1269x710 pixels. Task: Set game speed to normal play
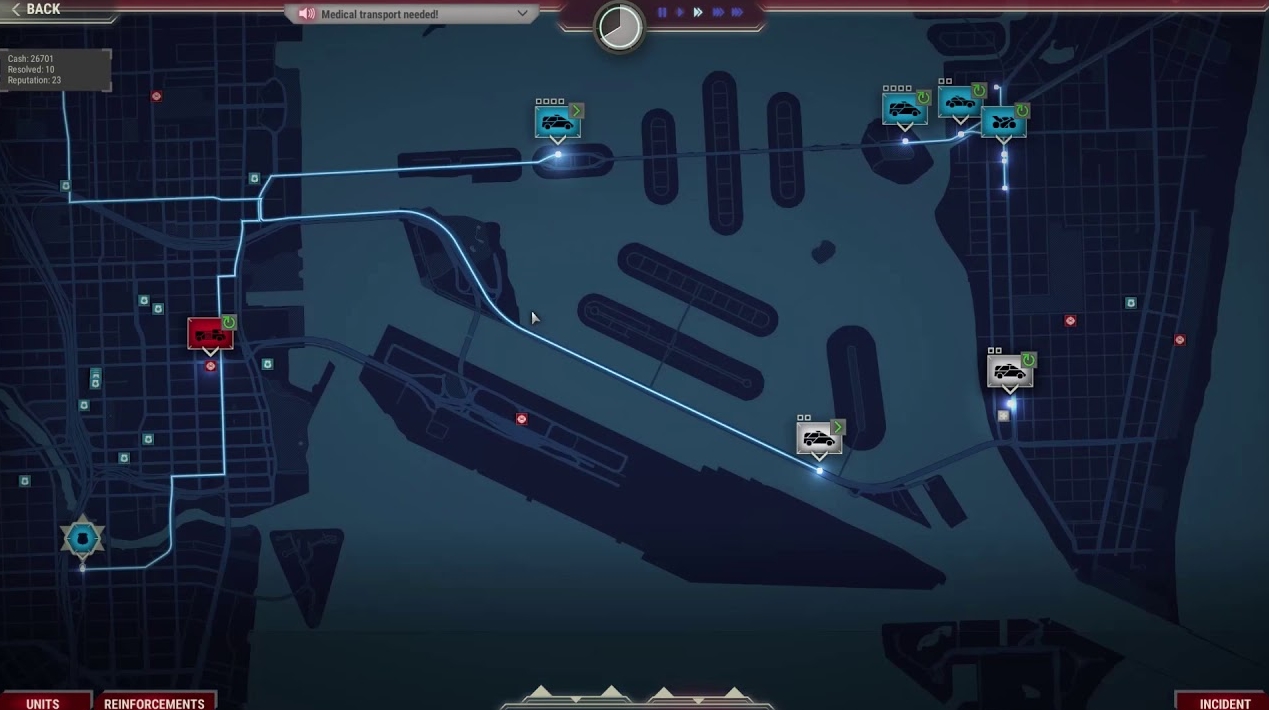(680, 13)
